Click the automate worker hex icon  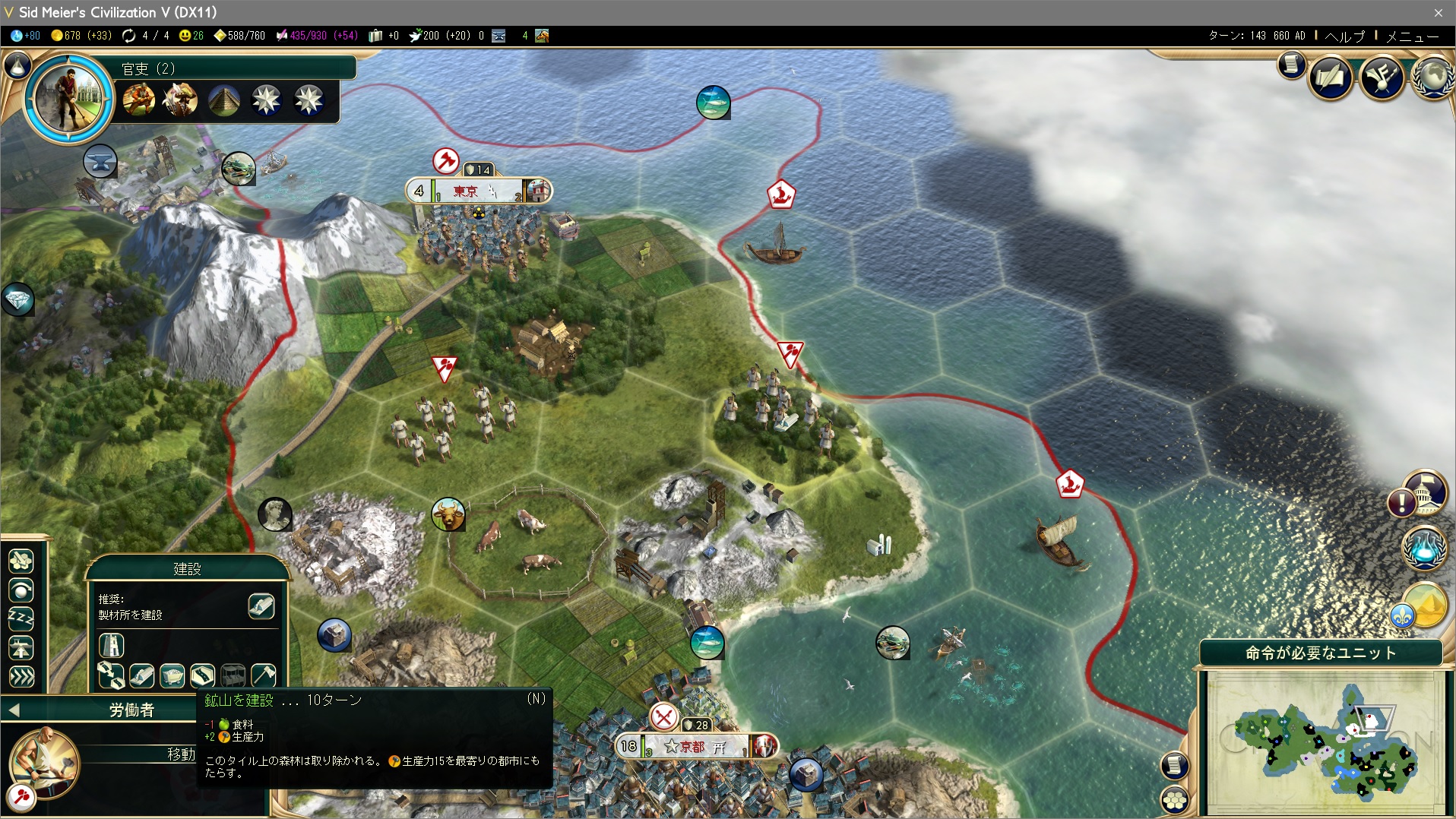tap(21, 561)
